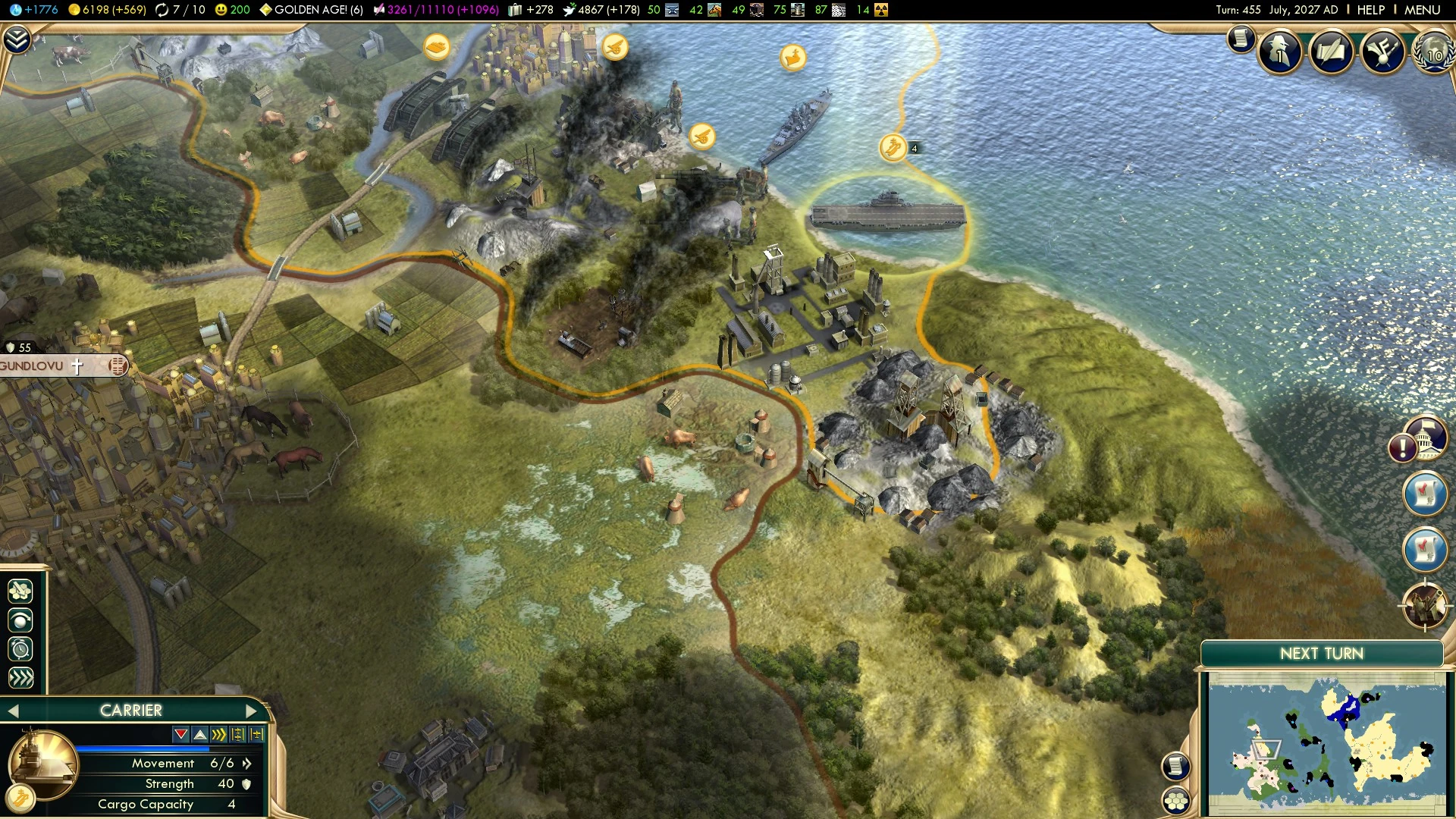Switch to the previous unit with left arrow
Screen dimensions: 1456x819
14,711
